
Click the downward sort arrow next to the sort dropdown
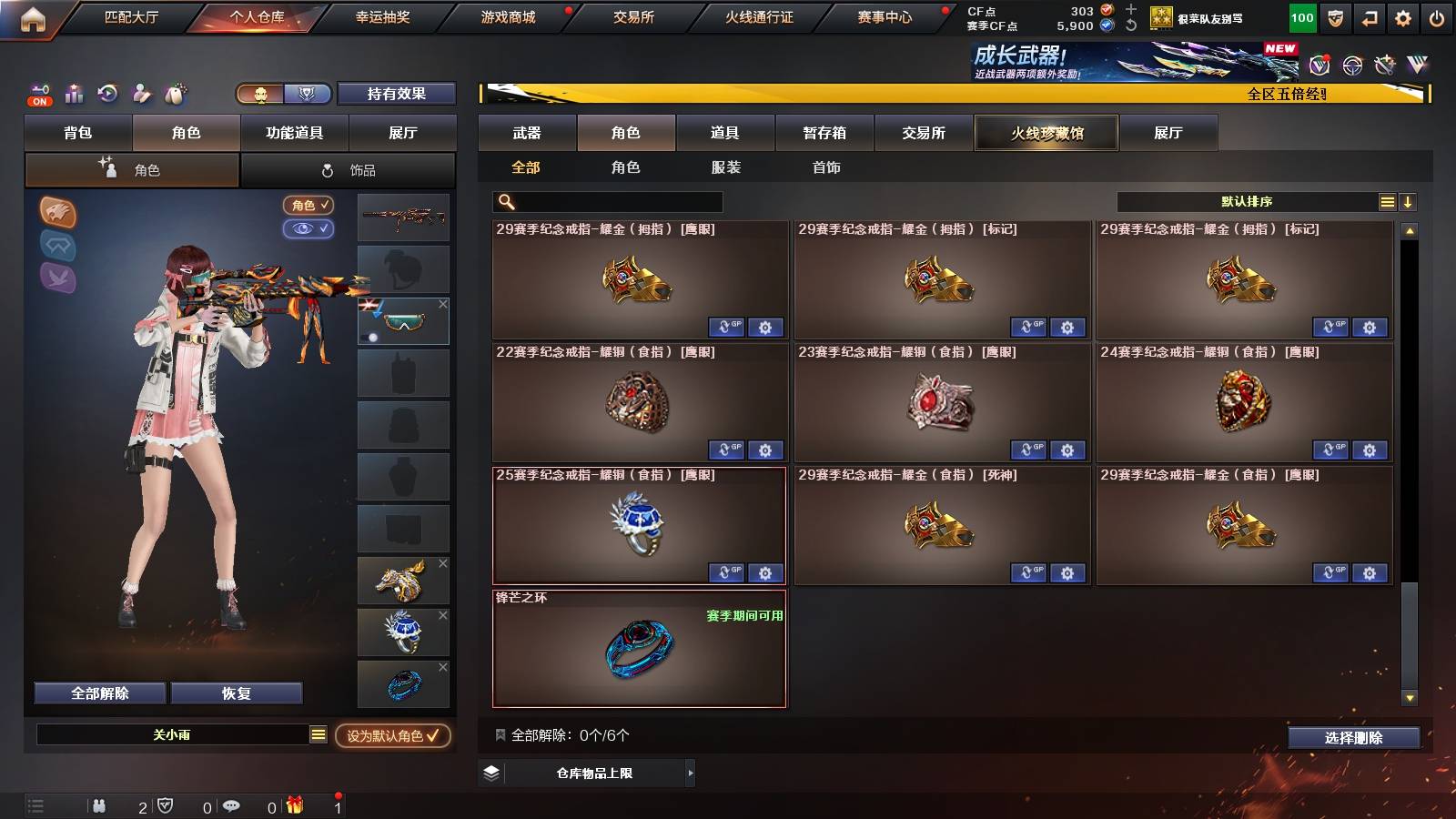pyautogui.click(x=1407, y=202)
